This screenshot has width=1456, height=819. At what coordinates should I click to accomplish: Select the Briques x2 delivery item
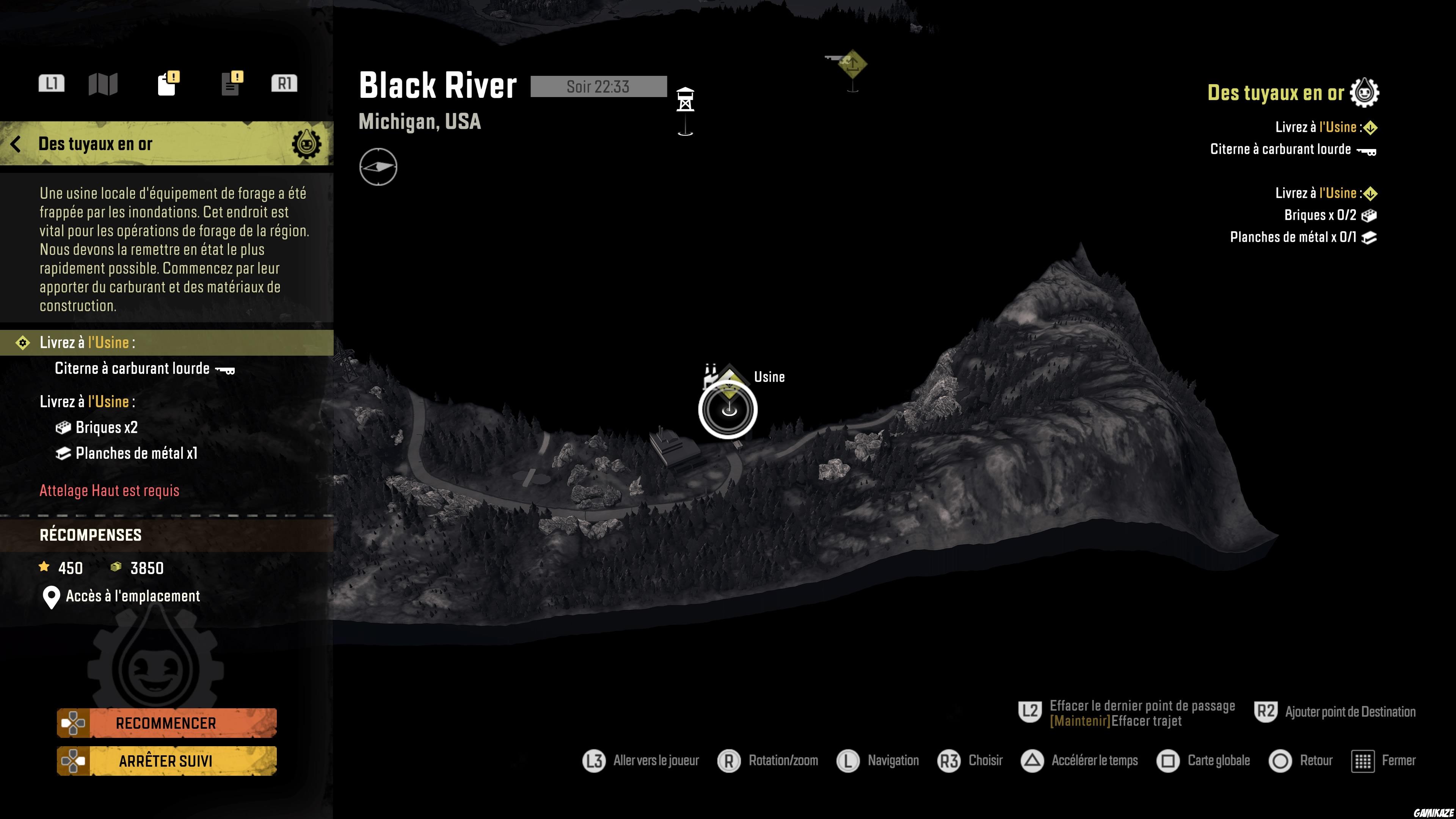pos(106,427)
